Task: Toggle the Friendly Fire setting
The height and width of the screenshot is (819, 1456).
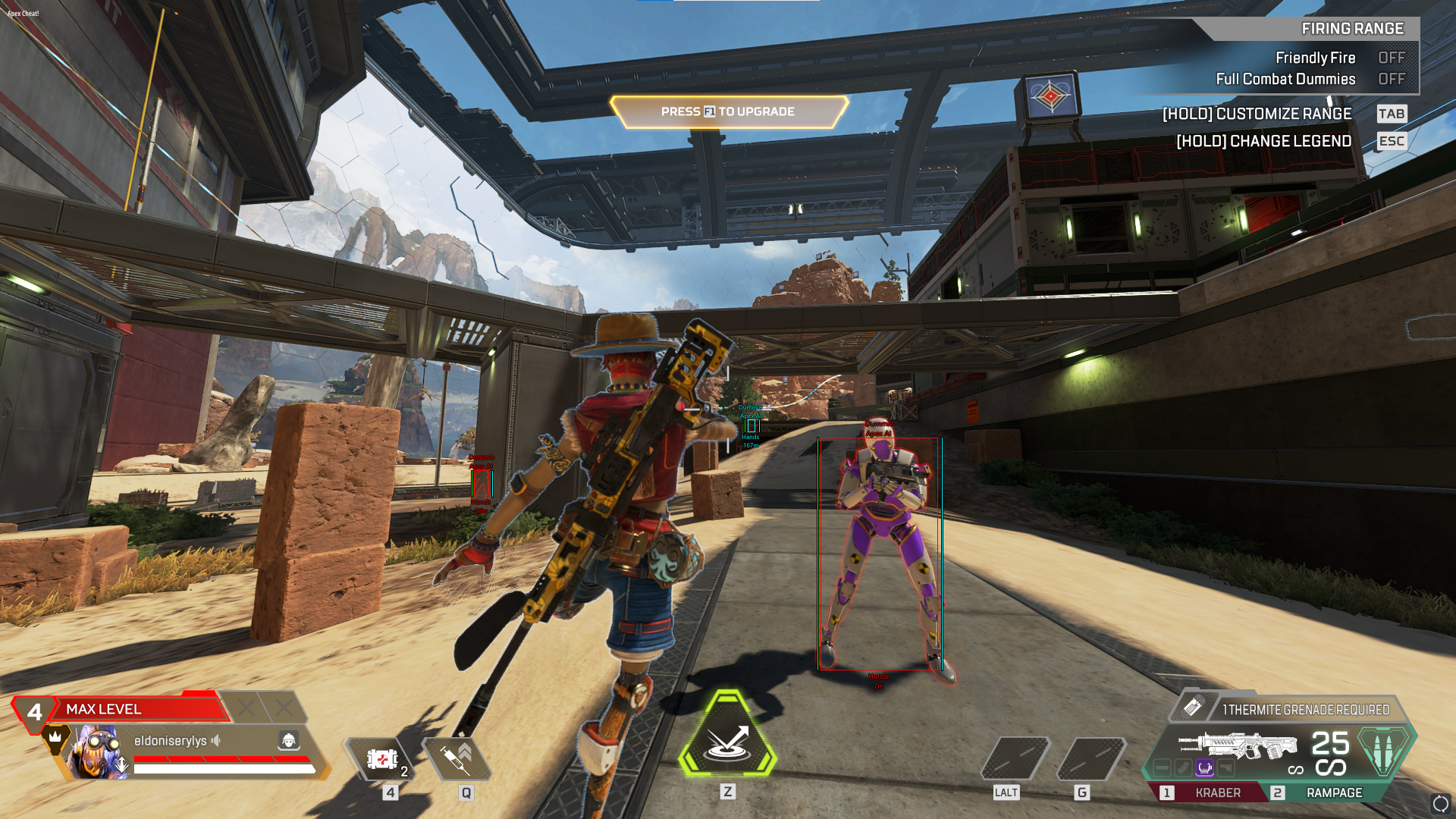Action: click(1391, 58)
